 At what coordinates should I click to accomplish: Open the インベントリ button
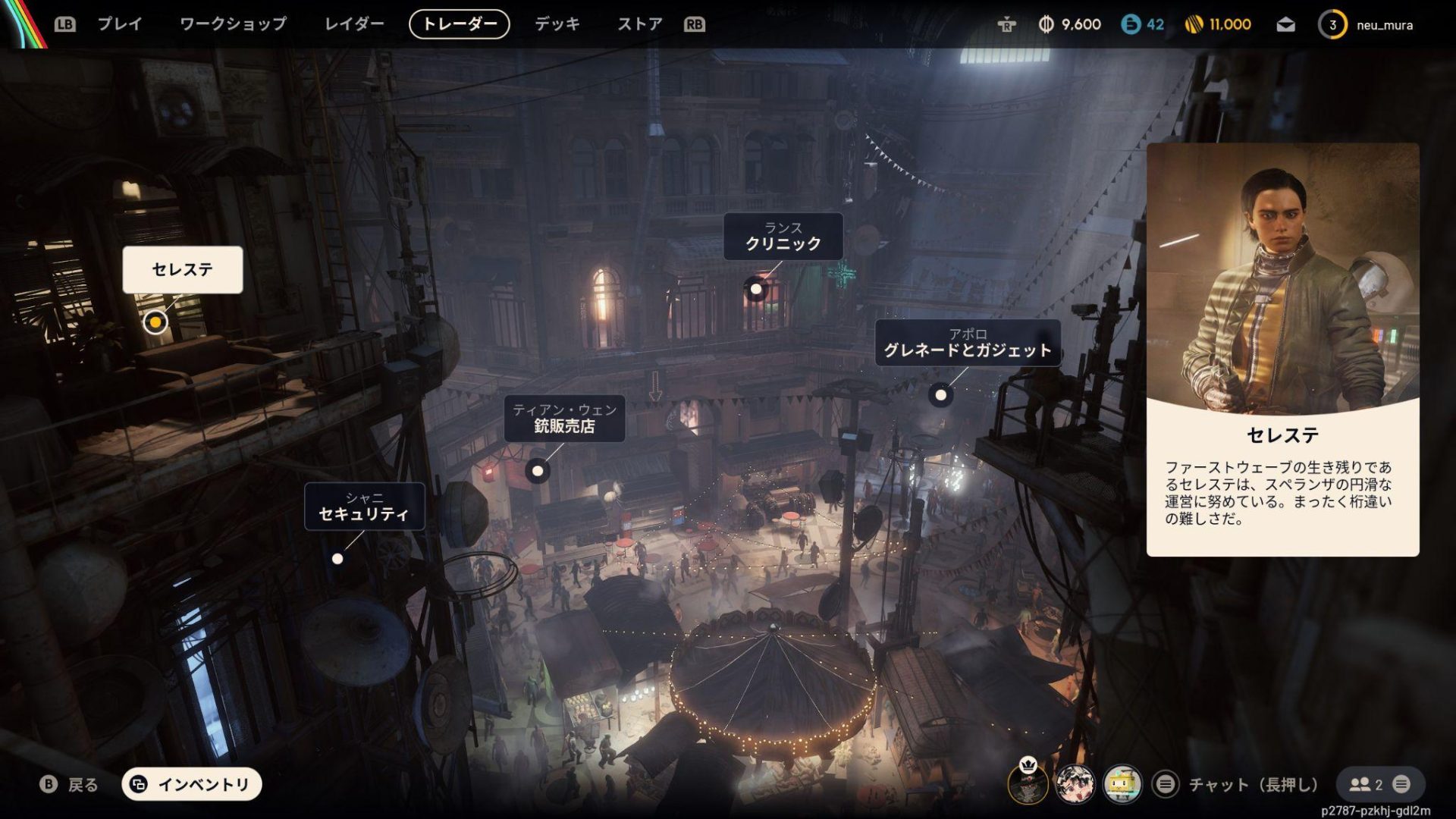(x=192, y=784)
